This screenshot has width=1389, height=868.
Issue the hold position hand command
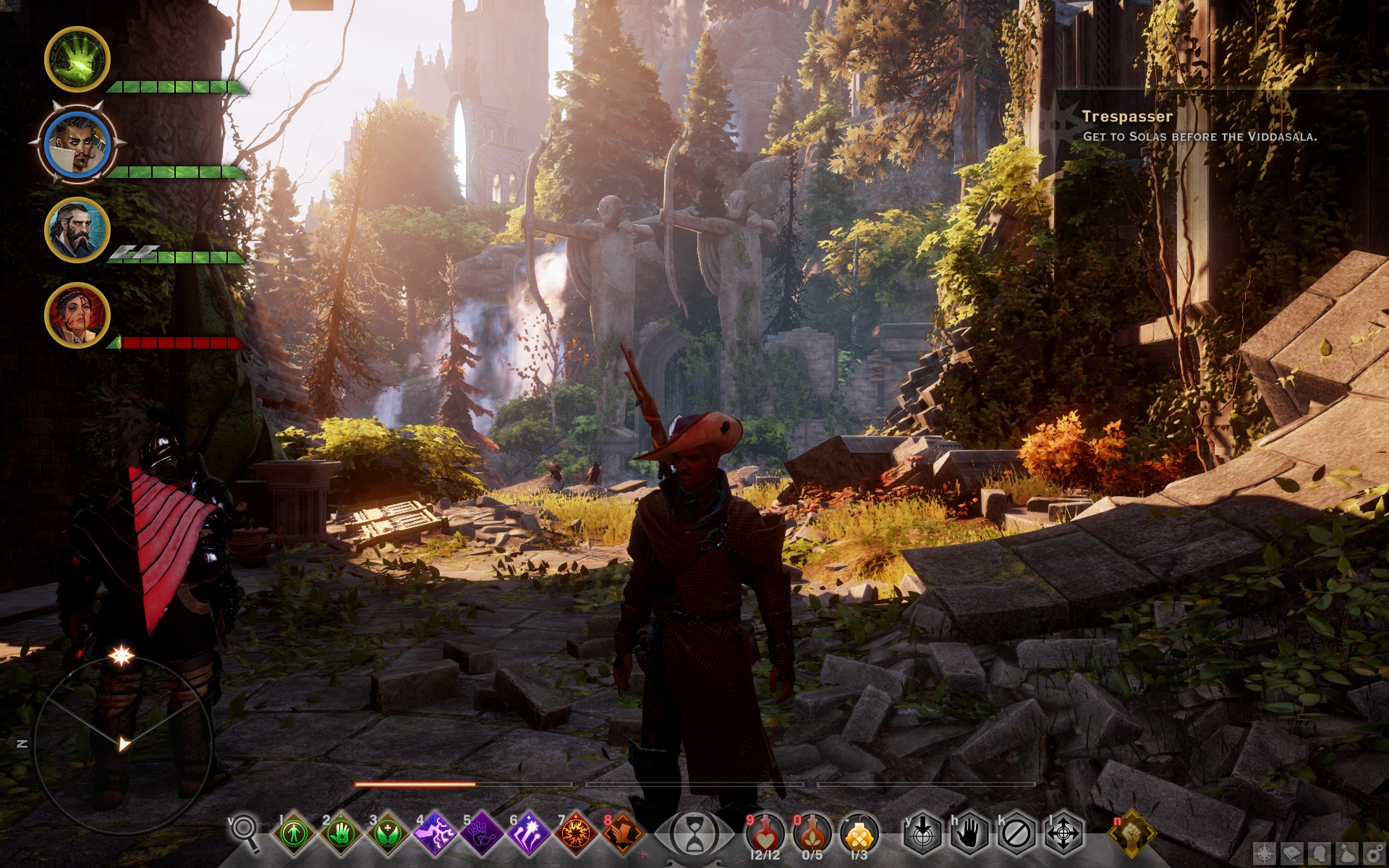[969, 834]
